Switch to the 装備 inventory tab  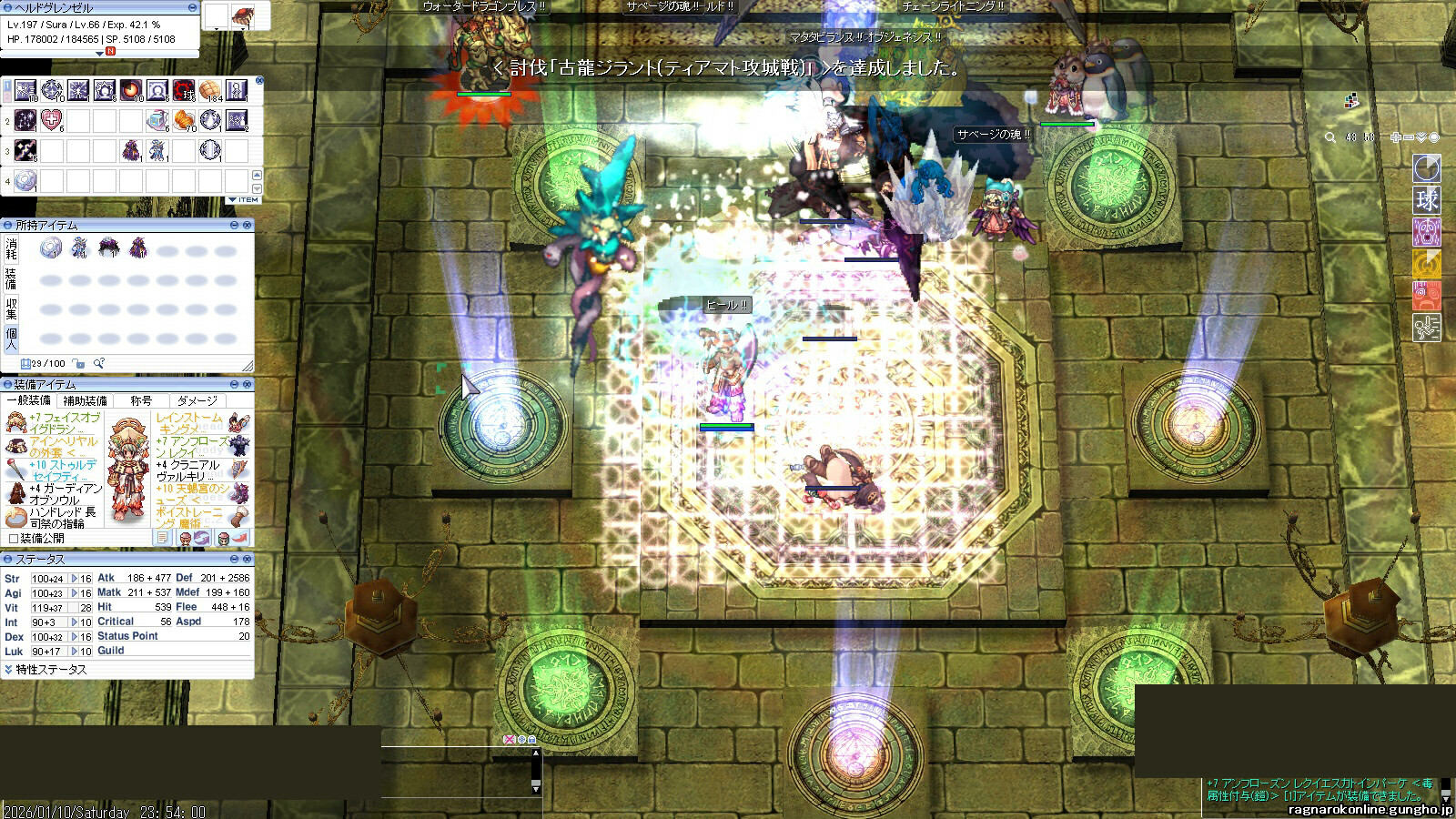click(11, 278)
